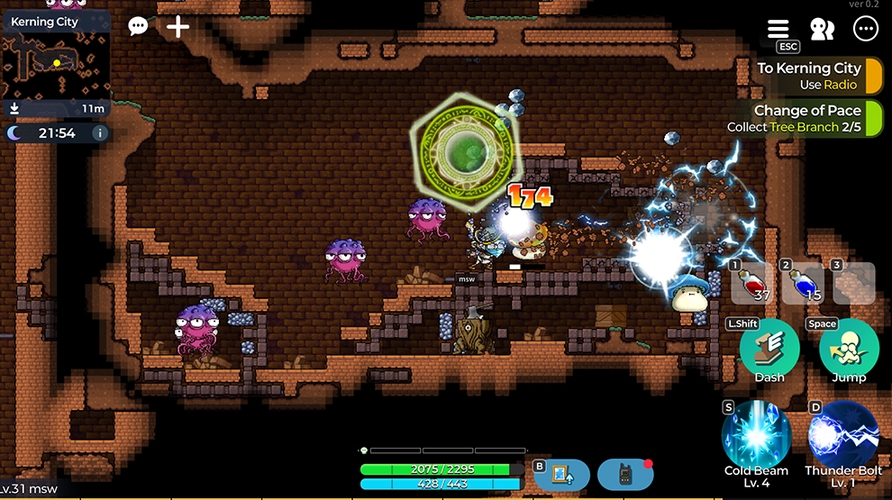Screen dimensions: 892x500
Task: Open the hamburger main menu
Action: pyautogui.click(x=778, y=29)
